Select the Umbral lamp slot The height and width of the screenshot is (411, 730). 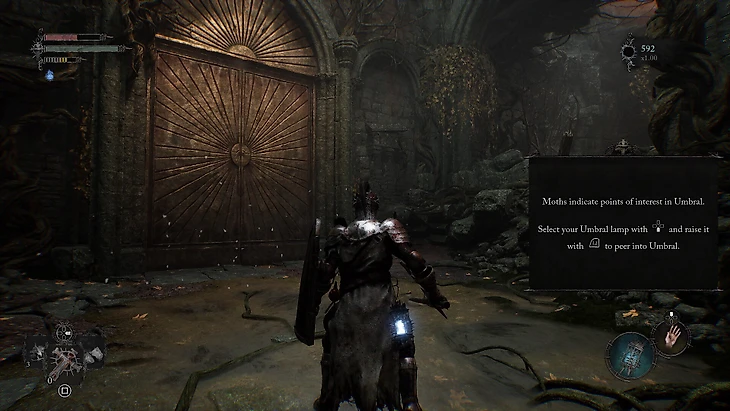(x=628, y=355)
